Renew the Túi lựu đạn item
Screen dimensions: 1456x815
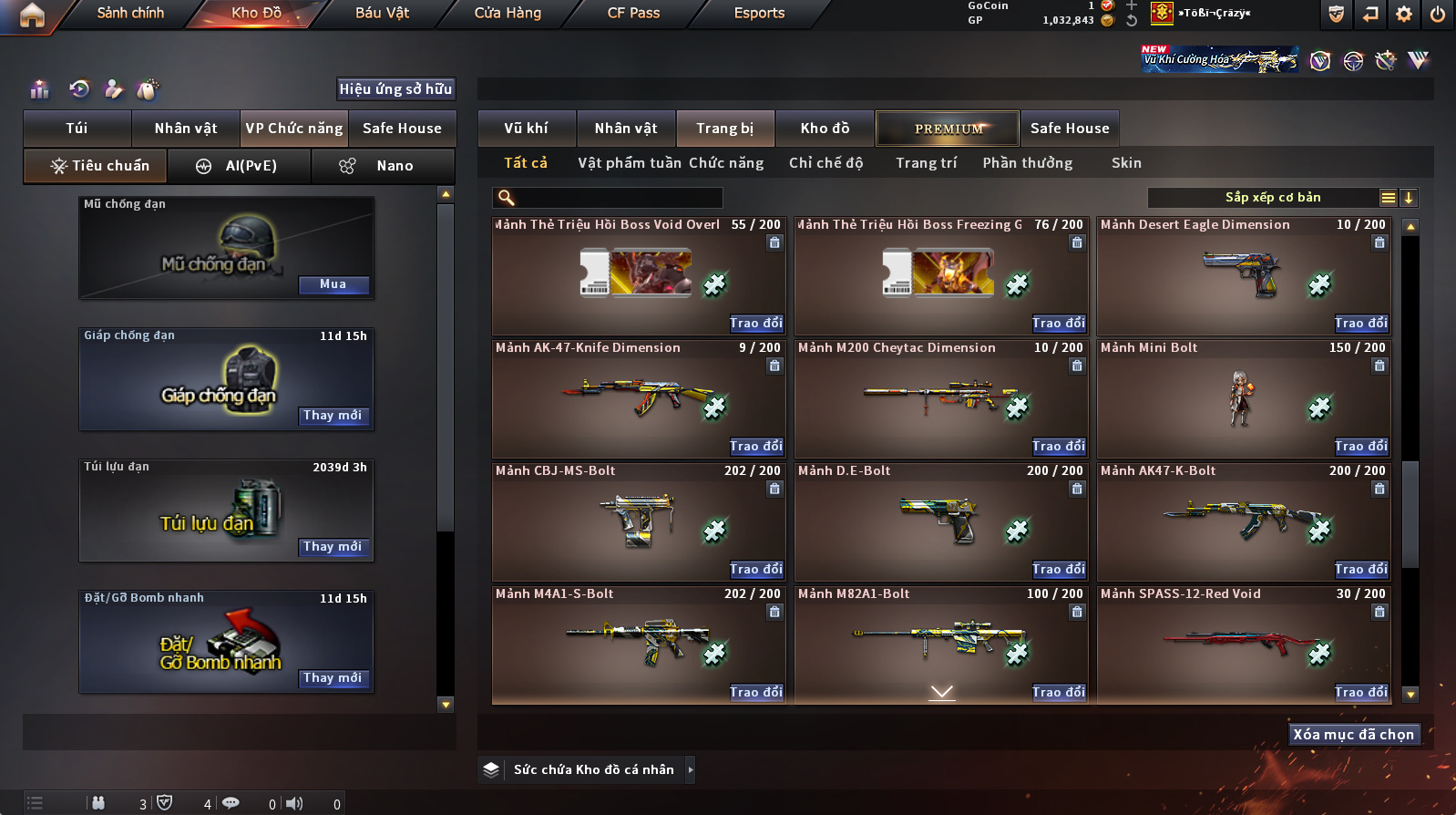(333, 547)
